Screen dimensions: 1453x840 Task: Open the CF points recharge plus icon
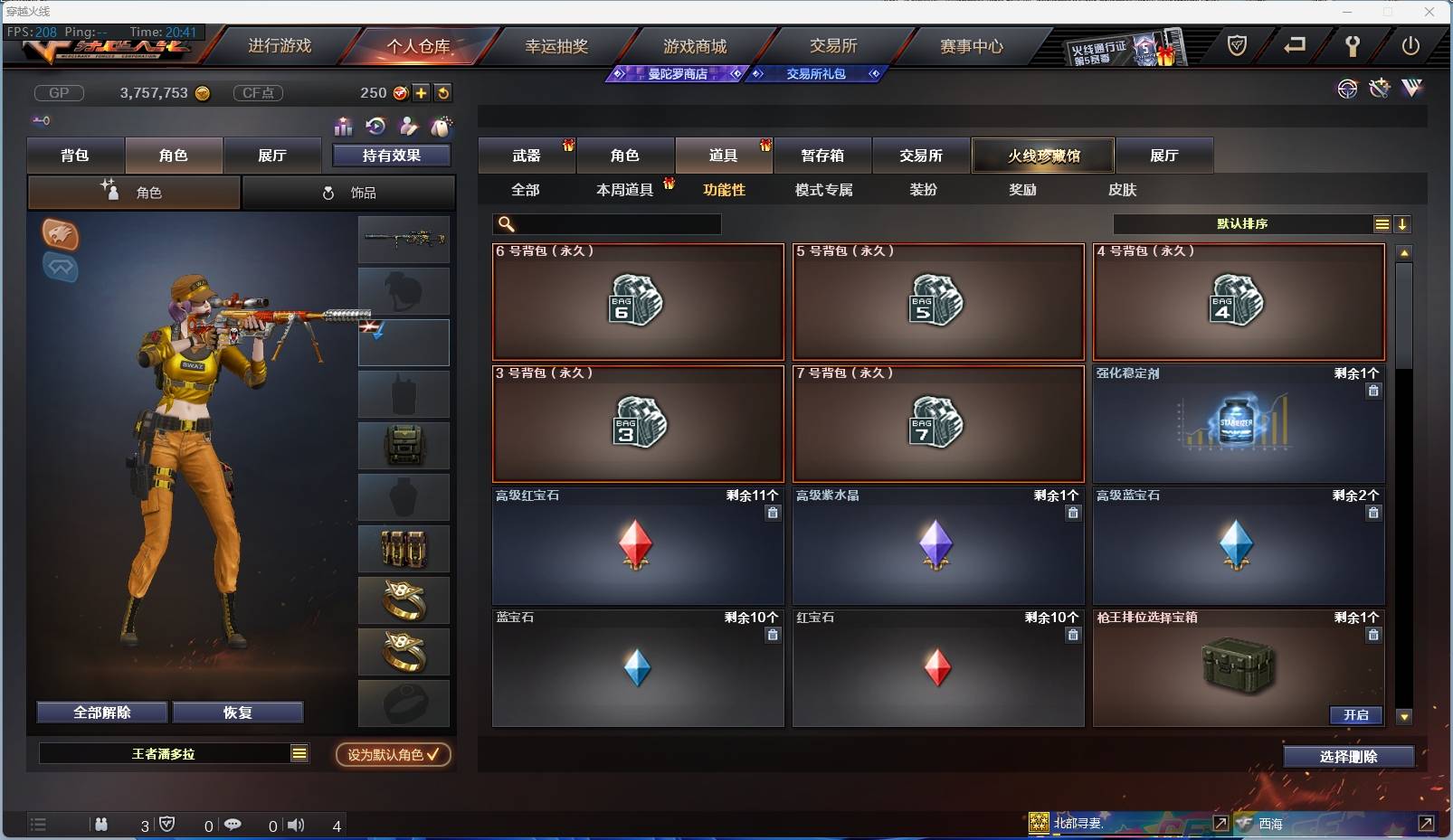coord(422,92)
